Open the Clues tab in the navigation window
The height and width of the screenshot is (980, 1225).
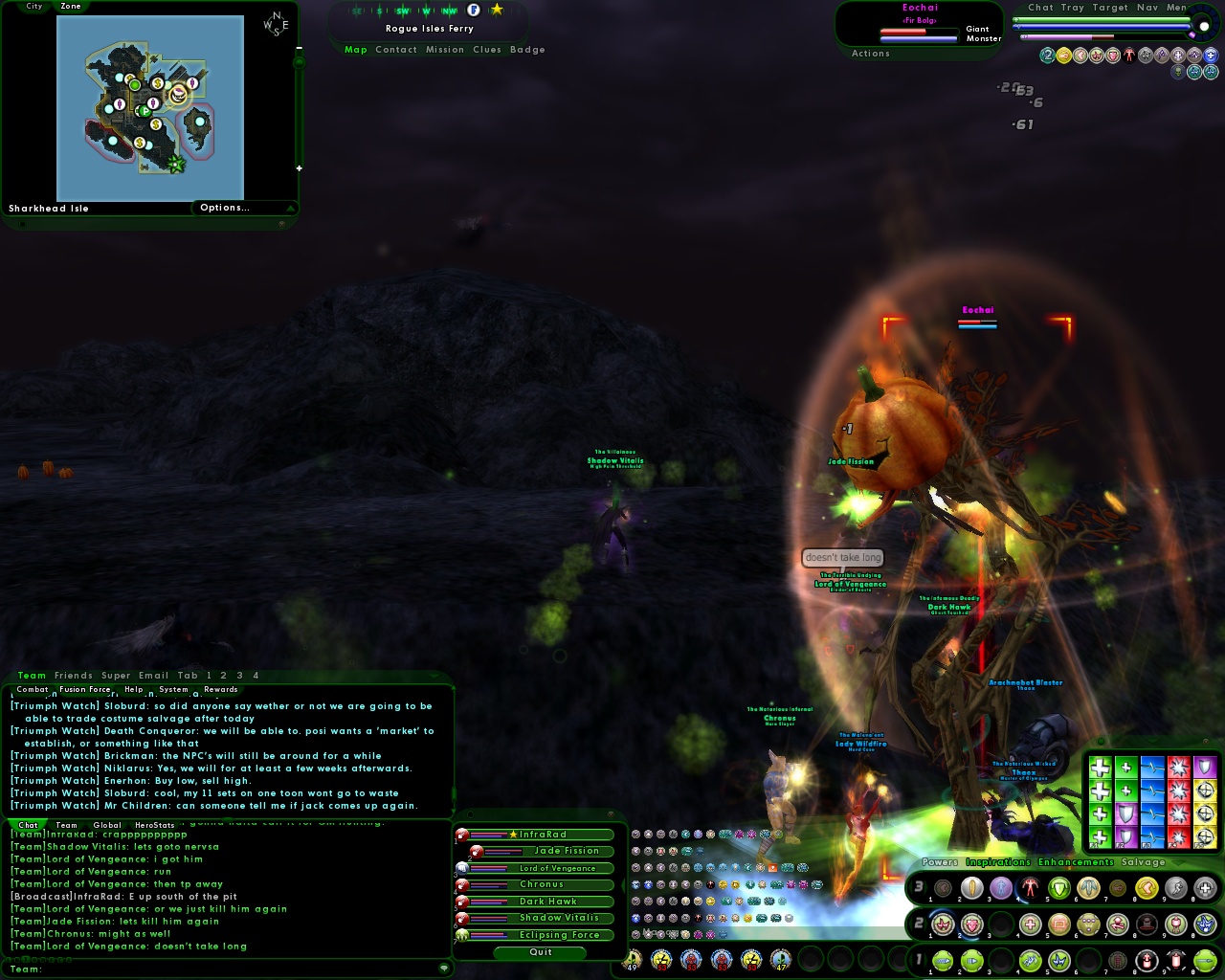(x=487, y=50)
